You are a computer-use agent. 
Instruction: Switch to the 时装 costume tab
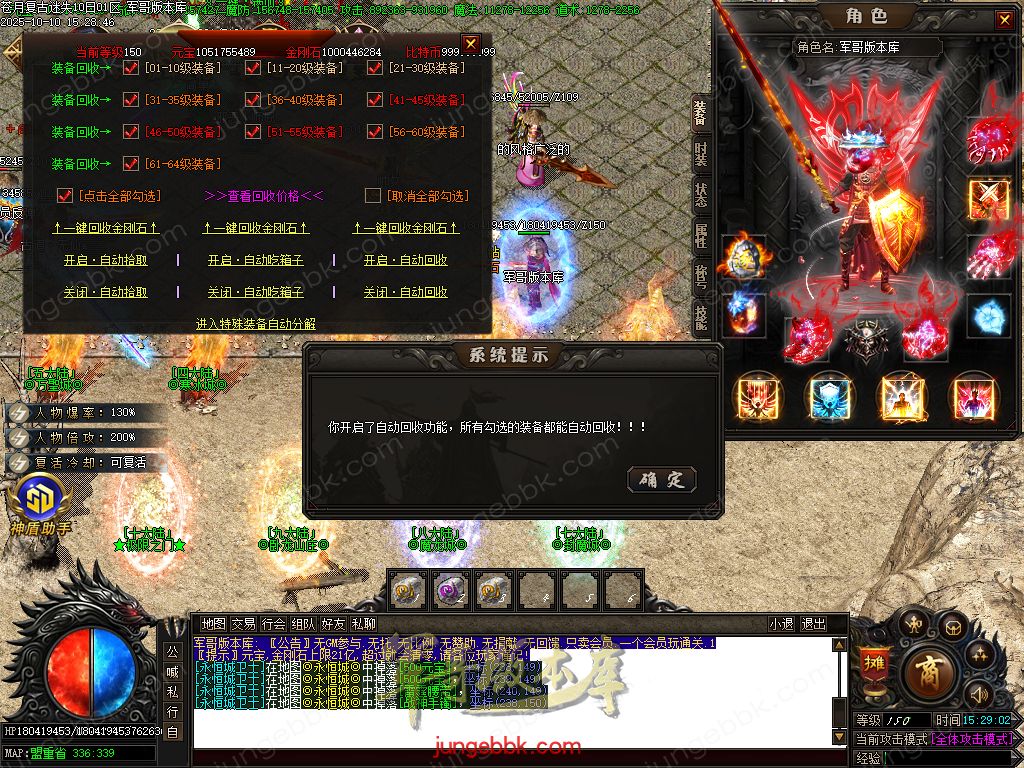coord(701,154)
